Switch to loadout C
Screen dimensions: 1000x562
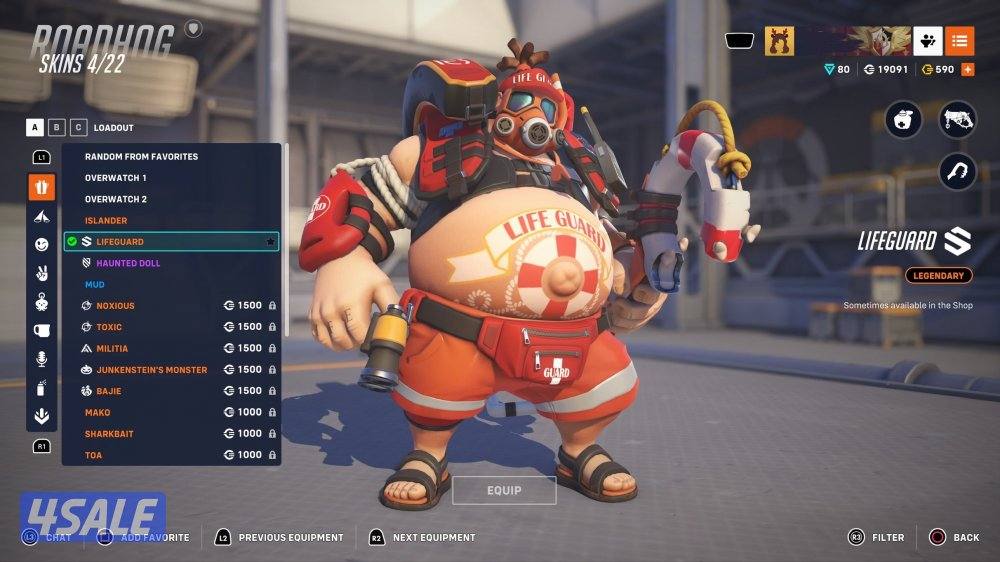point(78,128)
